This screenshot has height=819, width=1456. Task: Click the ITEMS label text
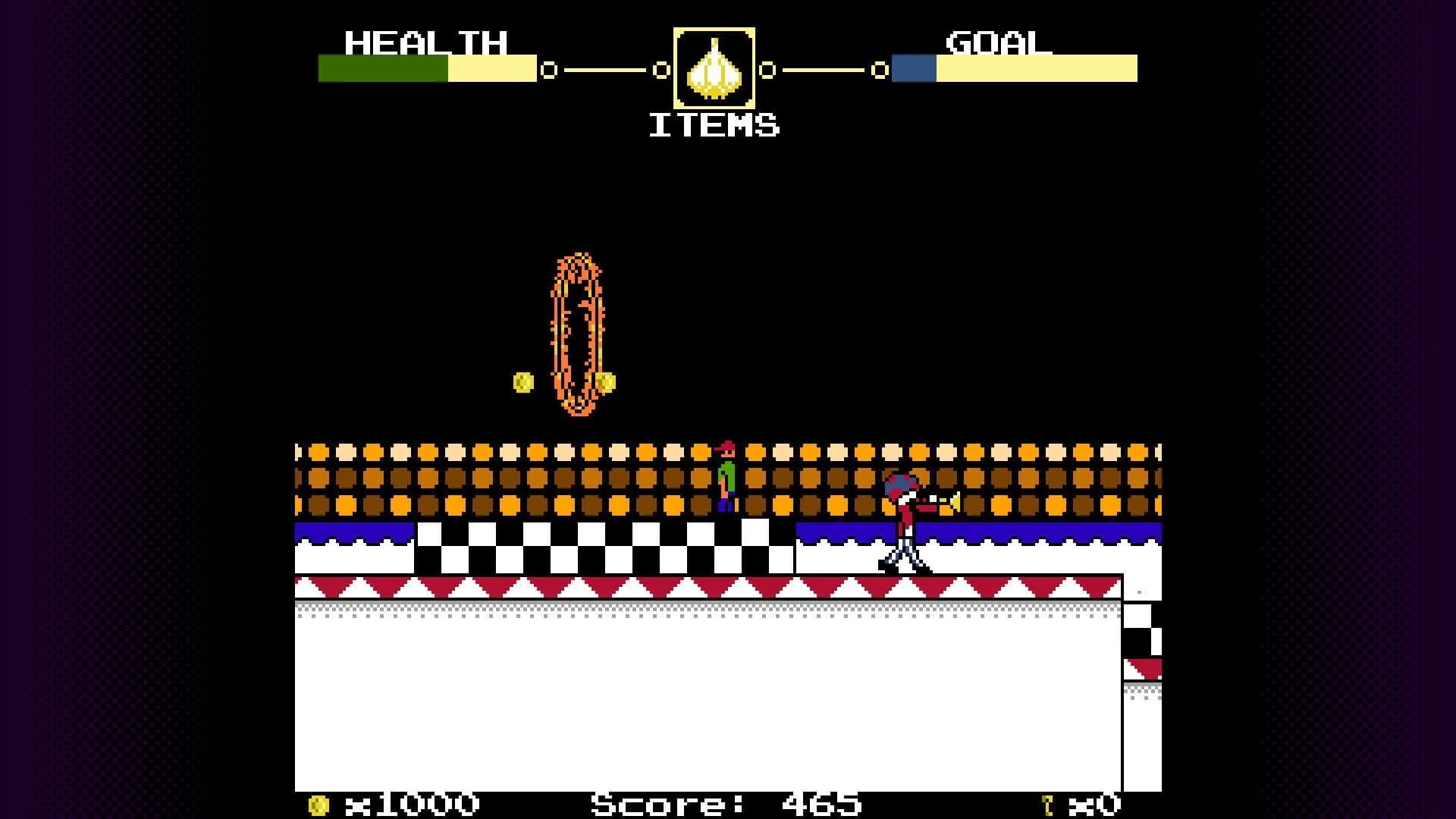click(714, 124)
